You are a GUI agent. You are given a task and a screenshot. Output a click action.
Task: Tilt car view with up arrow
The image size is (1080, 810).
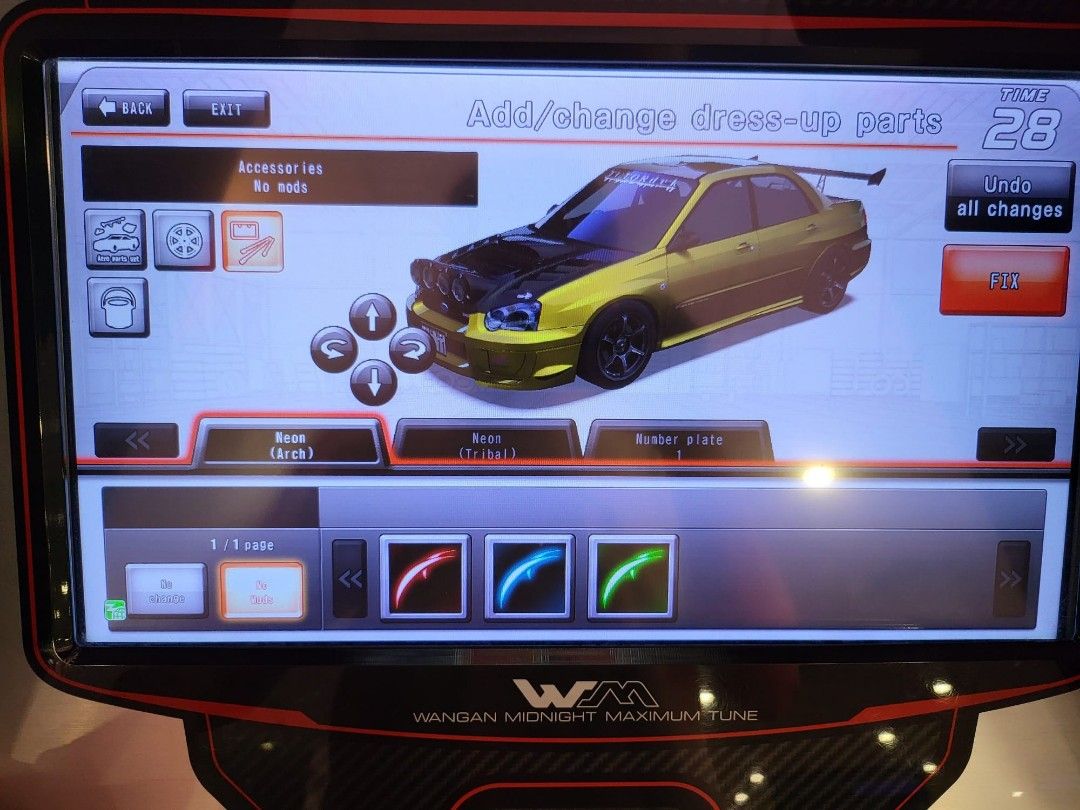tap(372, 317)
